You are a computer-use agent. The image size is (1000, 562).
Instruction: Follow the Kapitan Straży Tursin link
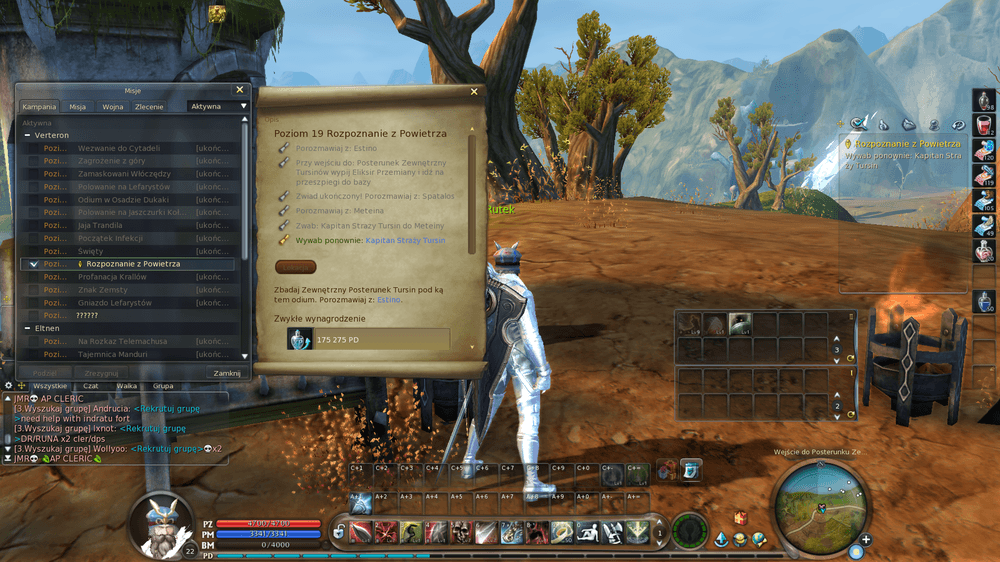pyautogui.click(x=405, y=241)
